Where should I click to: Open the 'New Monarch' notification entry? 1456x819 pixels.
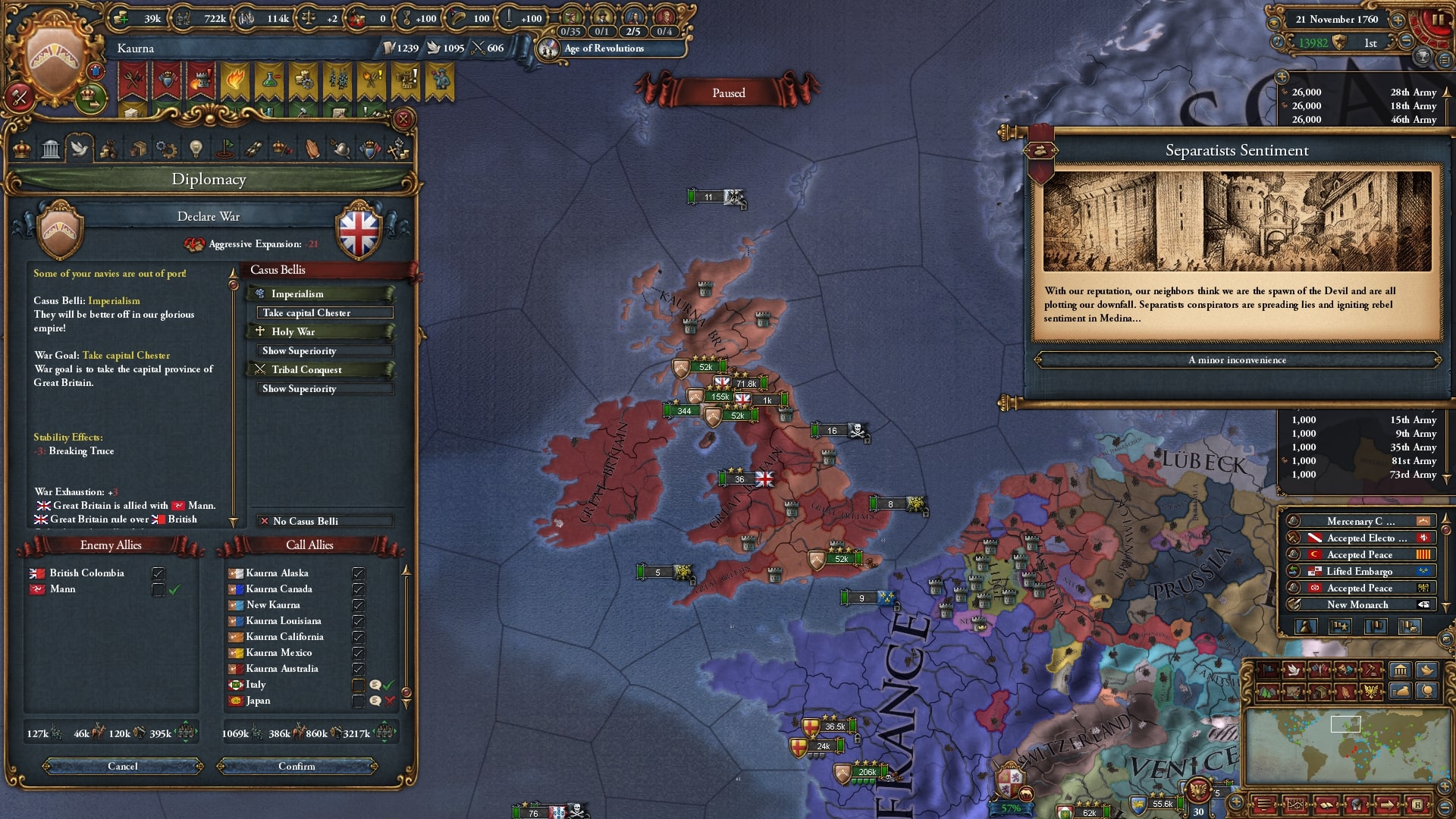1357,605
